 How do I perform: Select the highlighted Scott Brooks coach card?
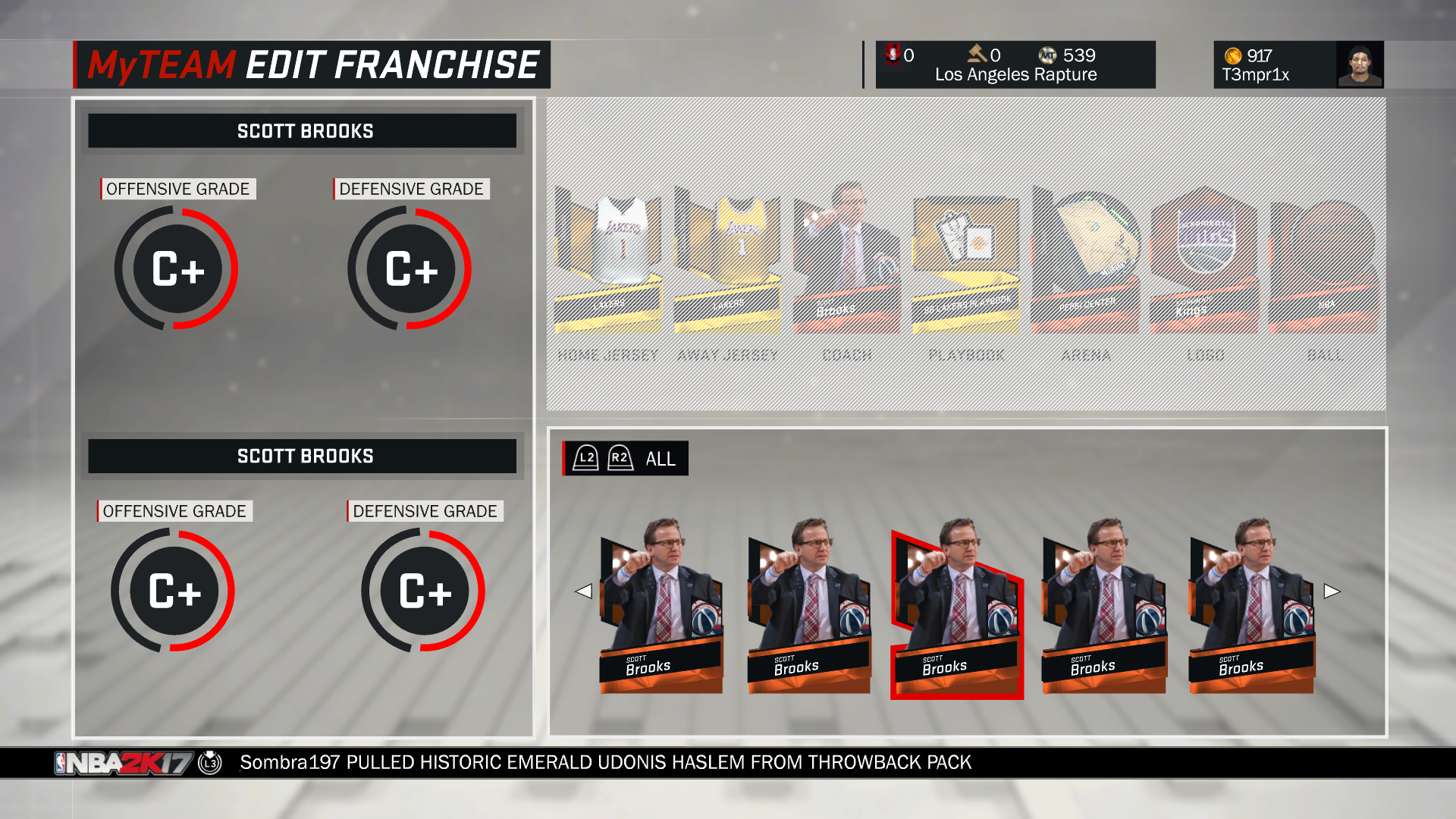click(x=957, y=614)
